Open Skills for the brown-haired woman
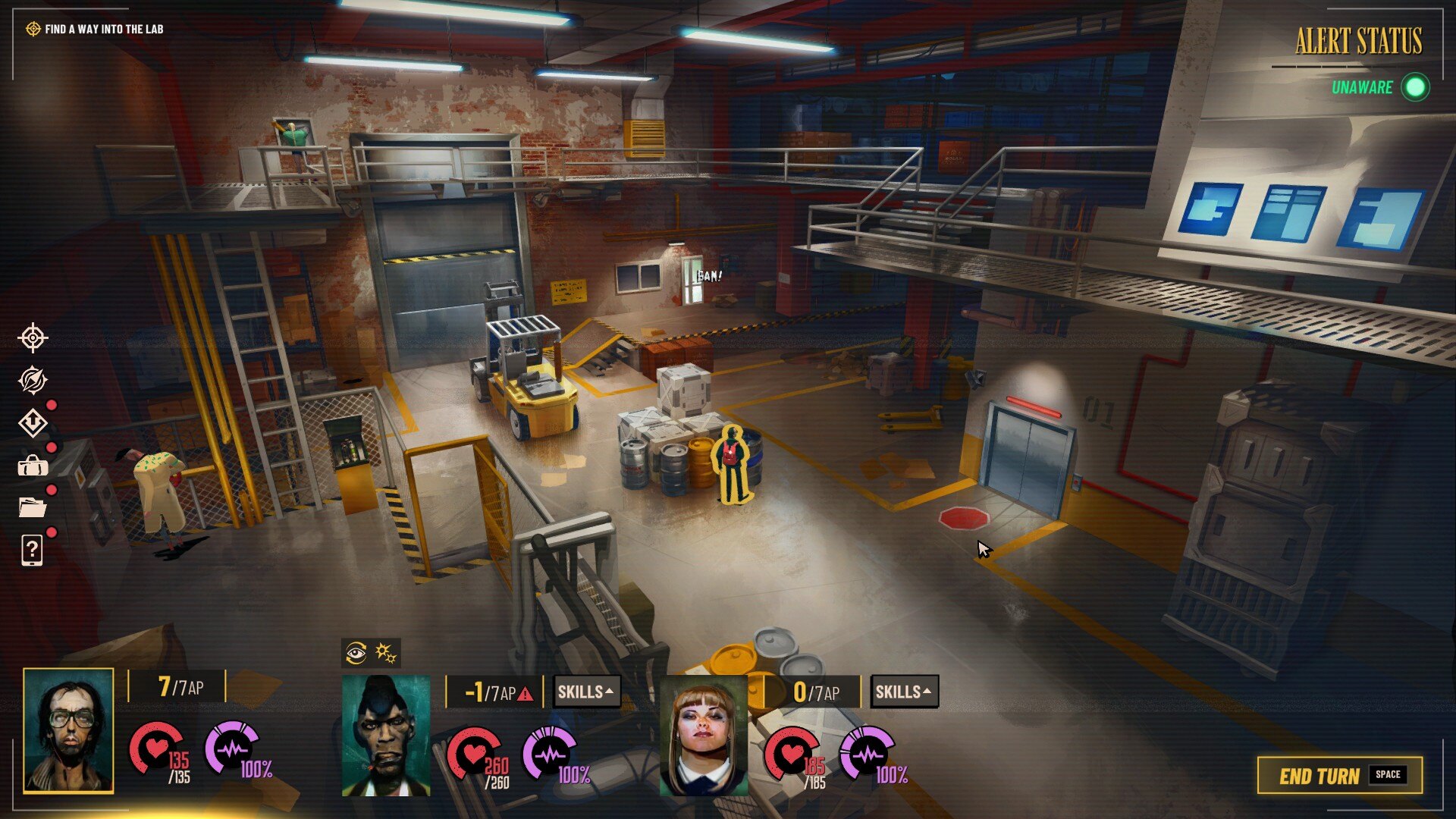Screen dimensions: 1456x819 click(x=904, y=692)
